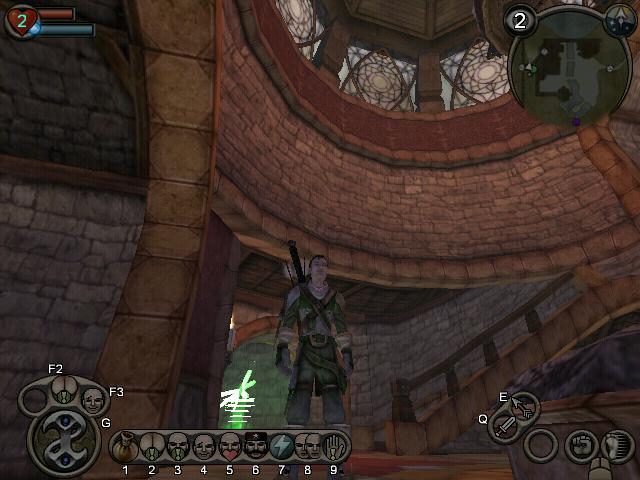Use the heart expression in hotbar
The height and width of the screenshot is (480, 640).
(x=229, y=444)
